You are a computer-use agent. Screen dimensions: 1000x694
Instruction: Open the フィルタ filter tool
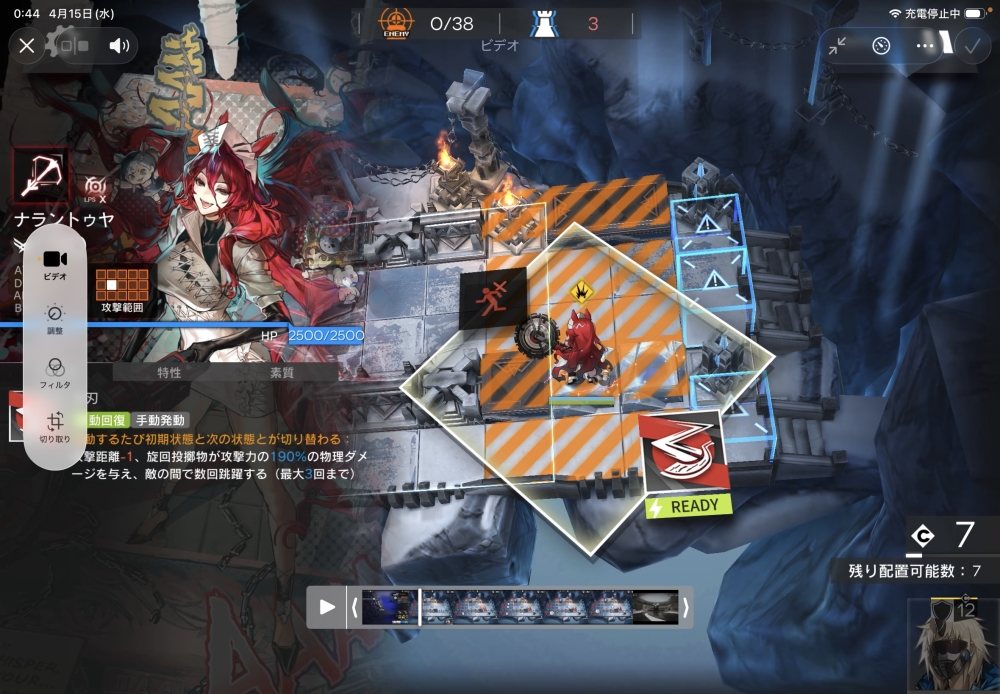click(55, 372)
